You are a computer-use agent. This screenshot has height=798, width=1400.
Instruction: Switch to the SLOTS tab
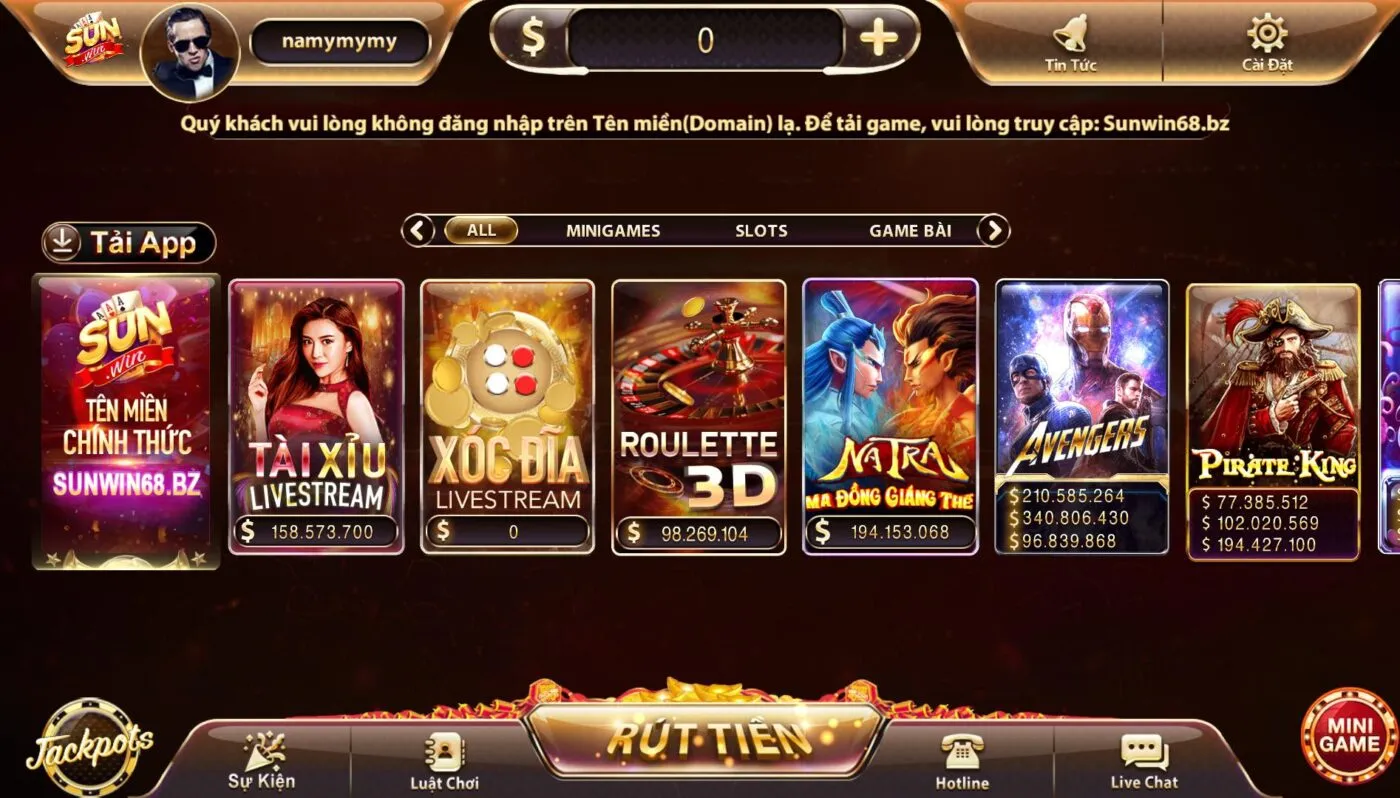tap(762, 230)
